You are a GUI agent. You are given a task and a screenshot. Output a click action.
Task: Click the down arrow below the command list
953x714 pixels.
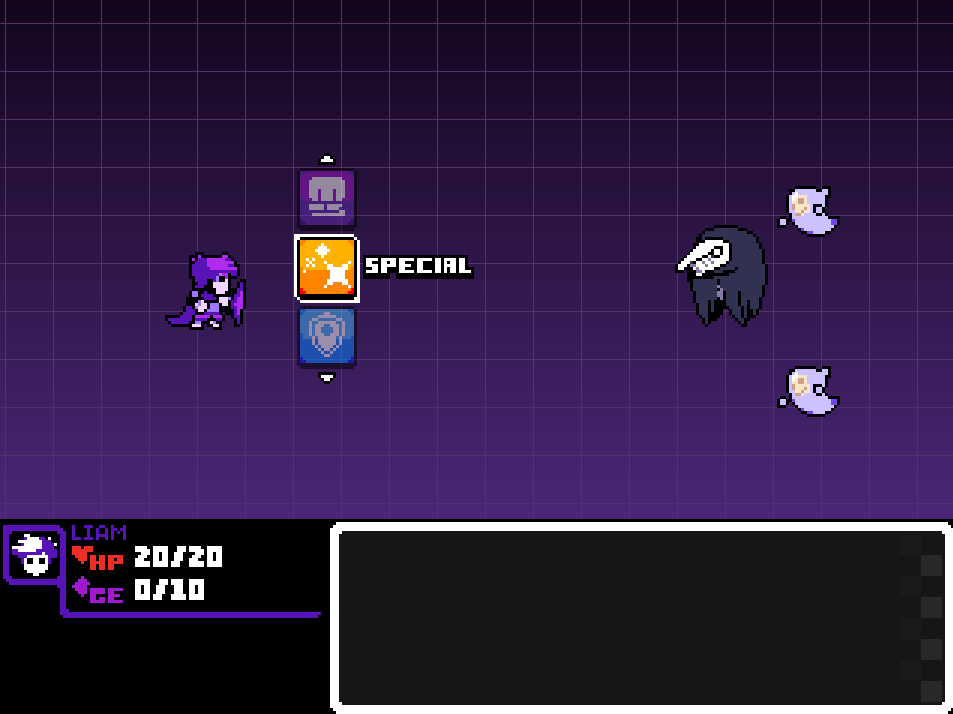point(326,377)
